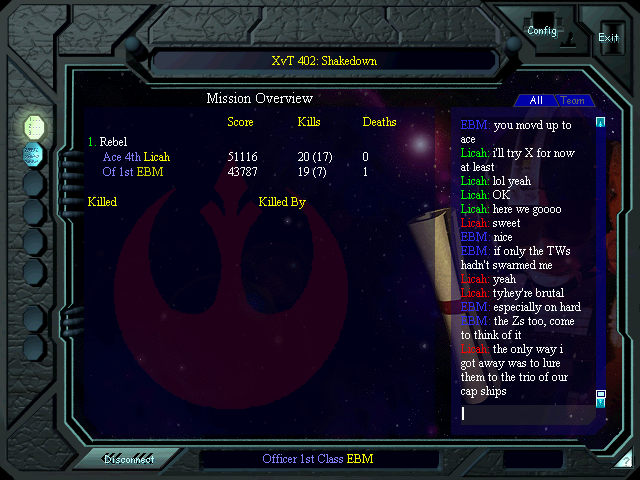Select the light blue side panel button
This screenshot has height=480, width=640.
point(34,154)
